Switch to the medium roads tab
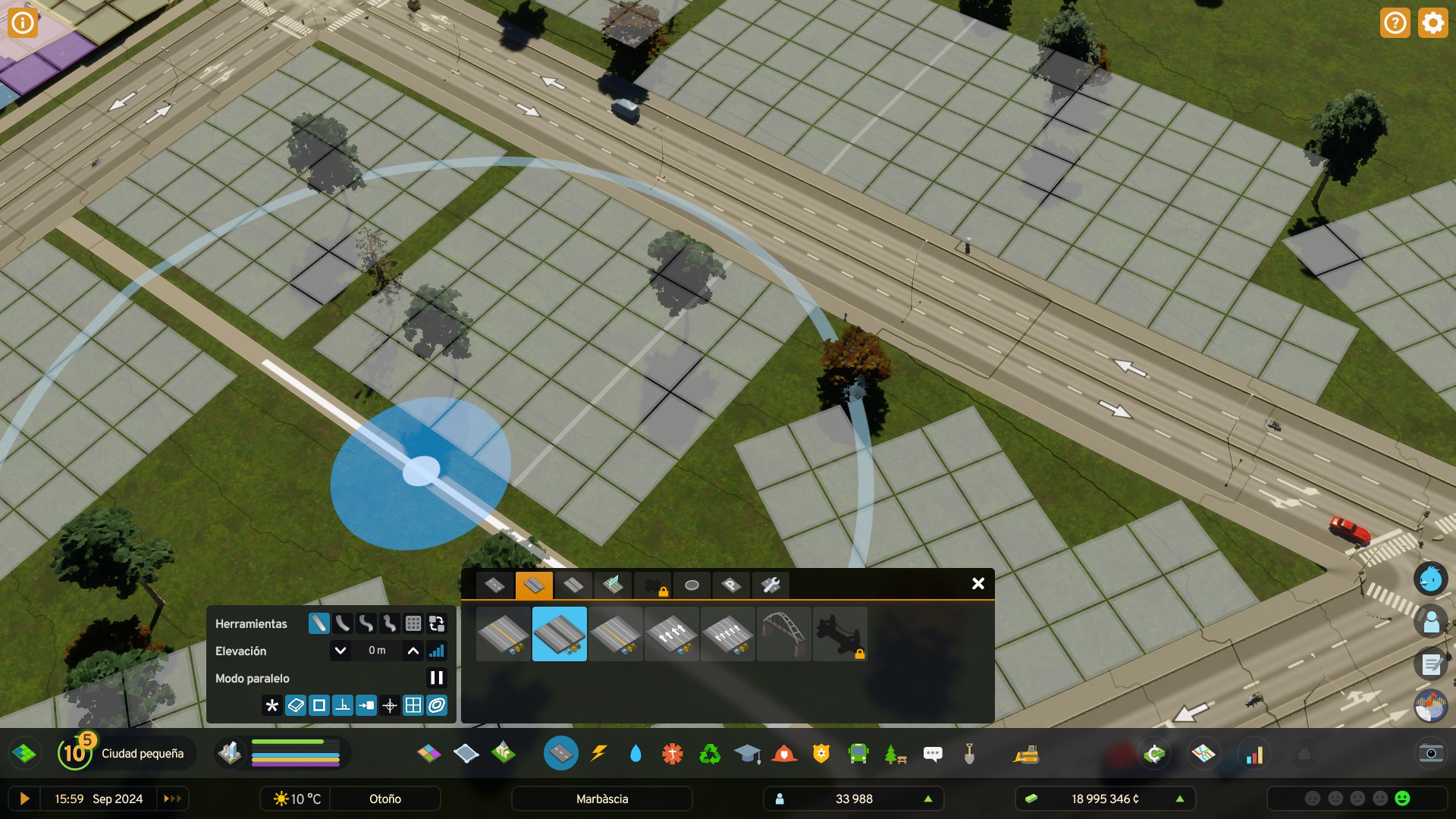The width and height of the screenshot is (1456, 819). [535, 585]
